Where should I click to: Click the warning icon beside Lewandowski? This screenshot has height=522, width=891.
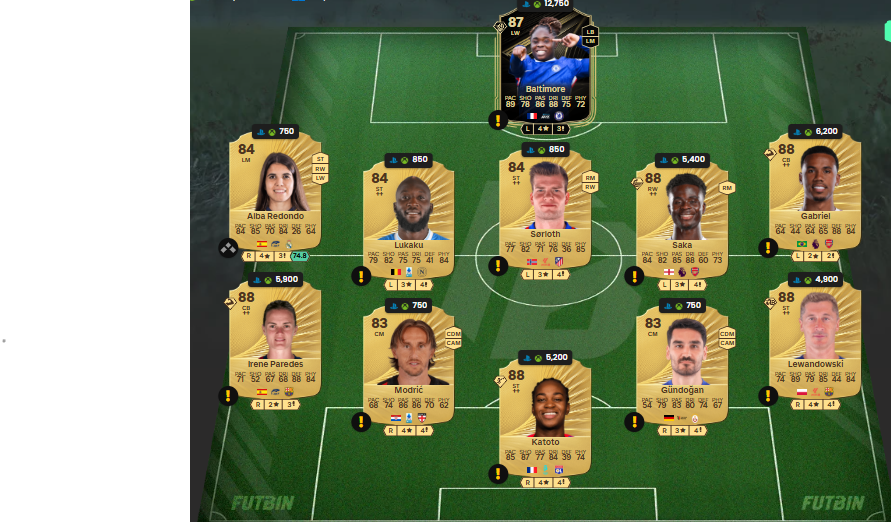(768, 395)
